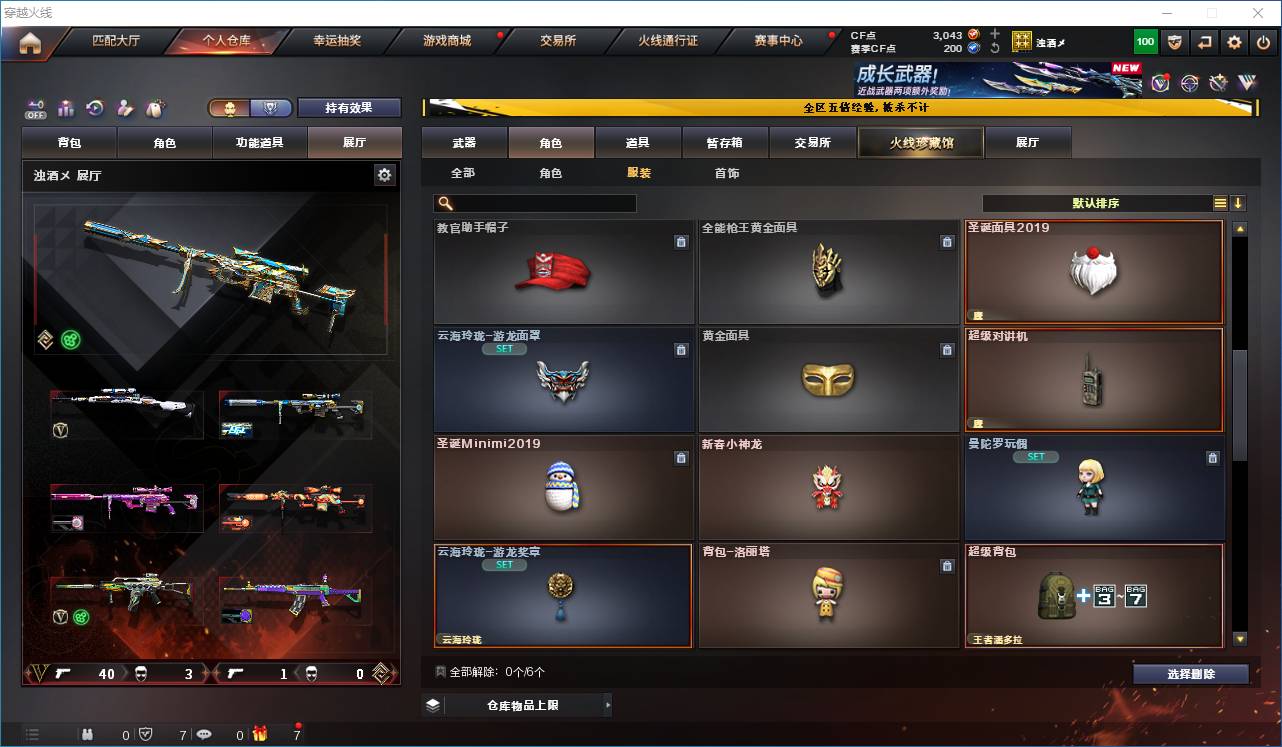
Task: Open the gift box icon on bottom bar
Action: pyautogui.click(x=260, y=735)
